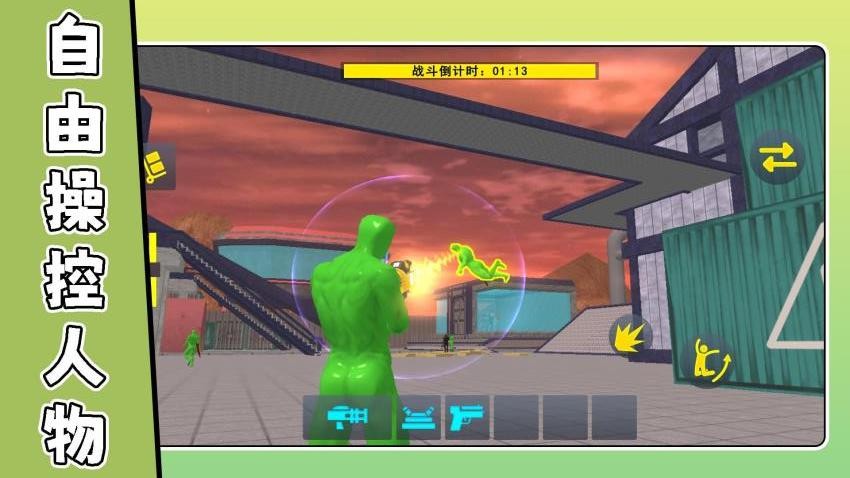
Task: Tap the yellow swap arrows button
Action: click(777, 158)
